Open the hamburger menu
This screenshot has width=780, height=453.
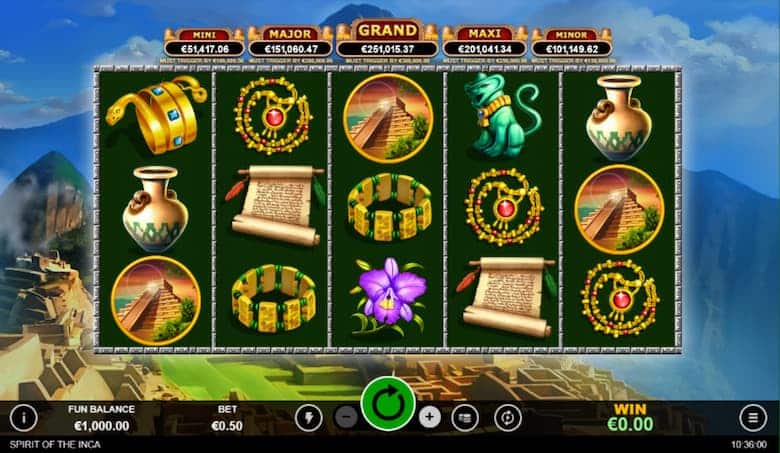pyautogui.click(x=752, y=417)
